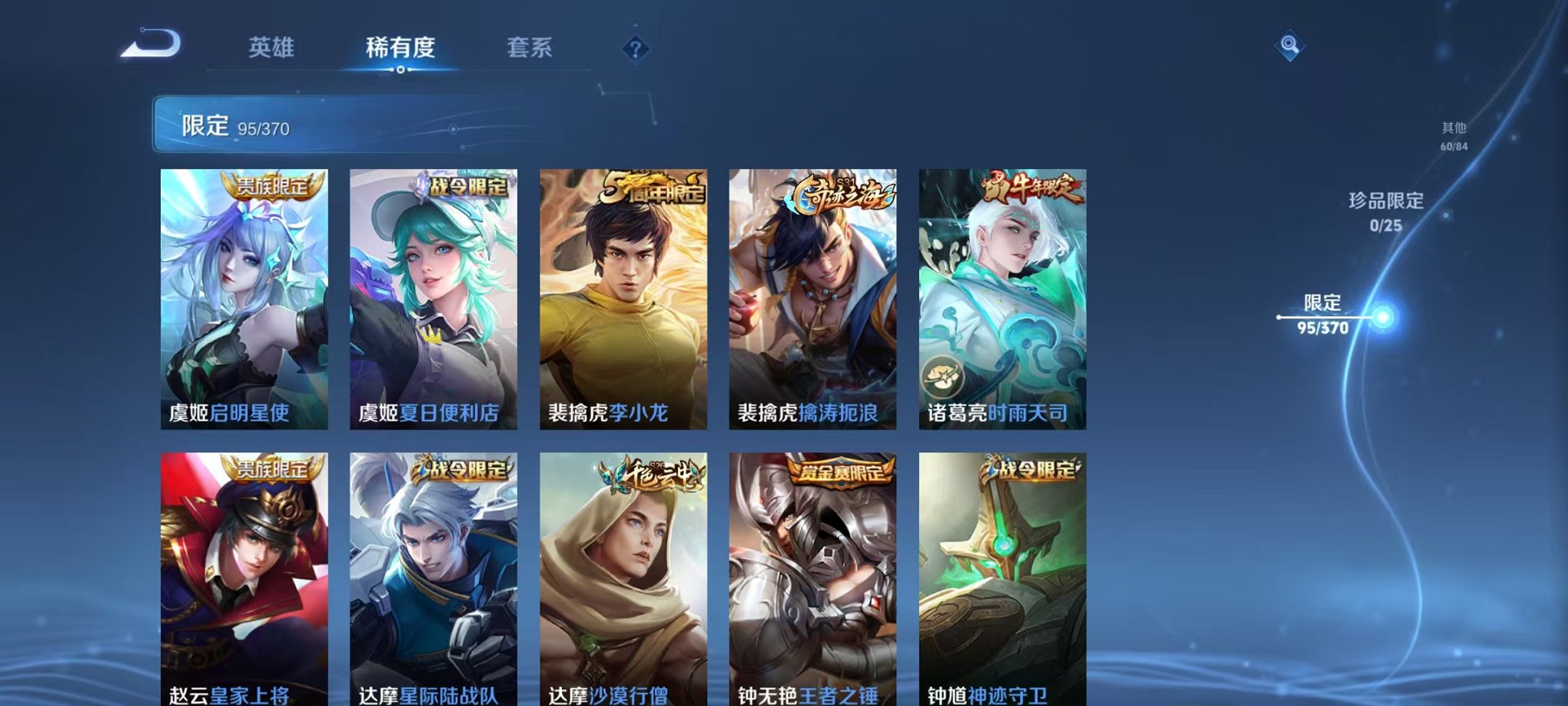Click the 牛年限定 badge on 时雨天司 card

click(x=1032, y=185)
